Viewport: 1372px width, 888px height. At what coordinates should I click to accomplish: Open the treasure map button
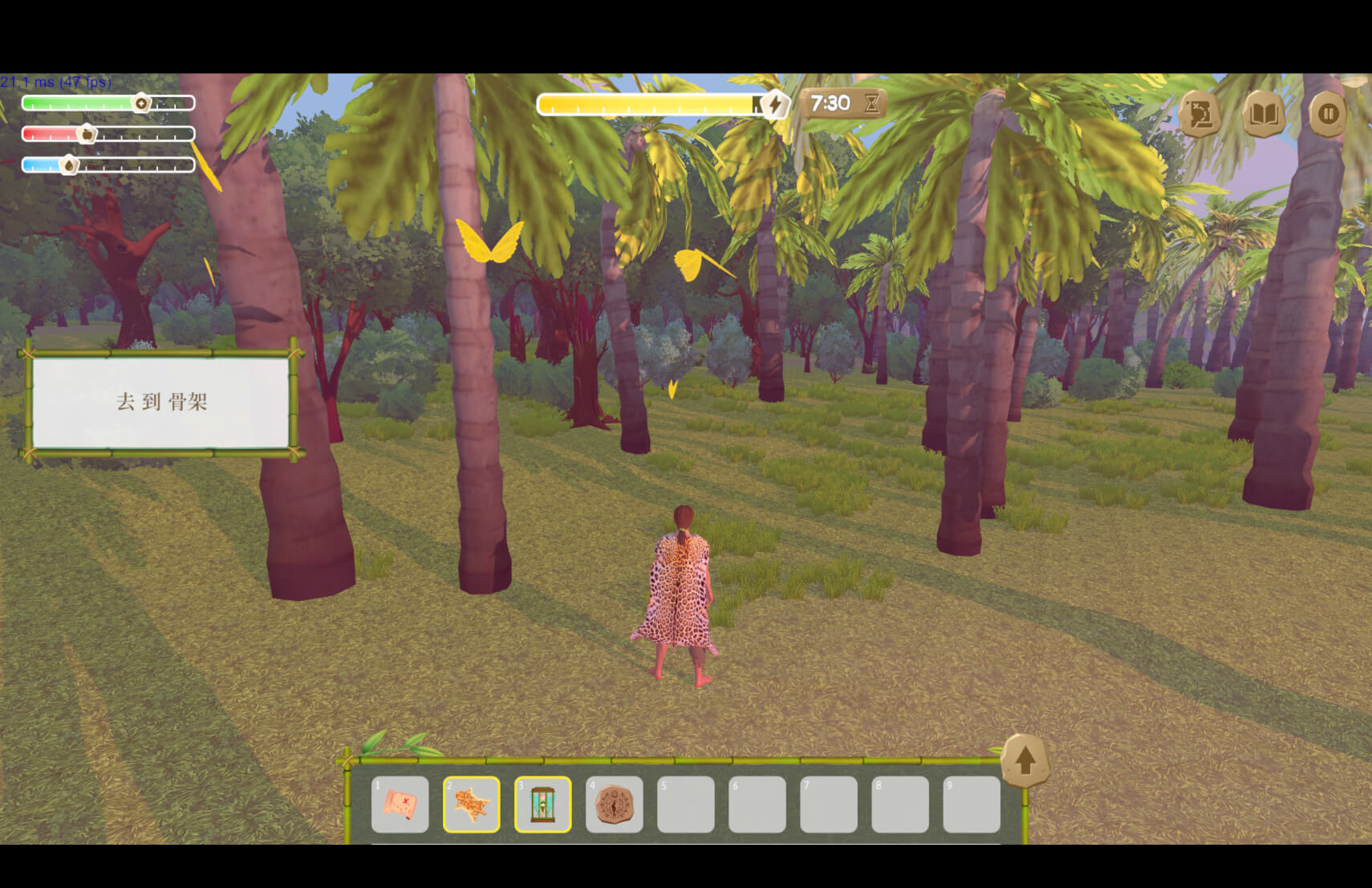(x=1199, y=115)
